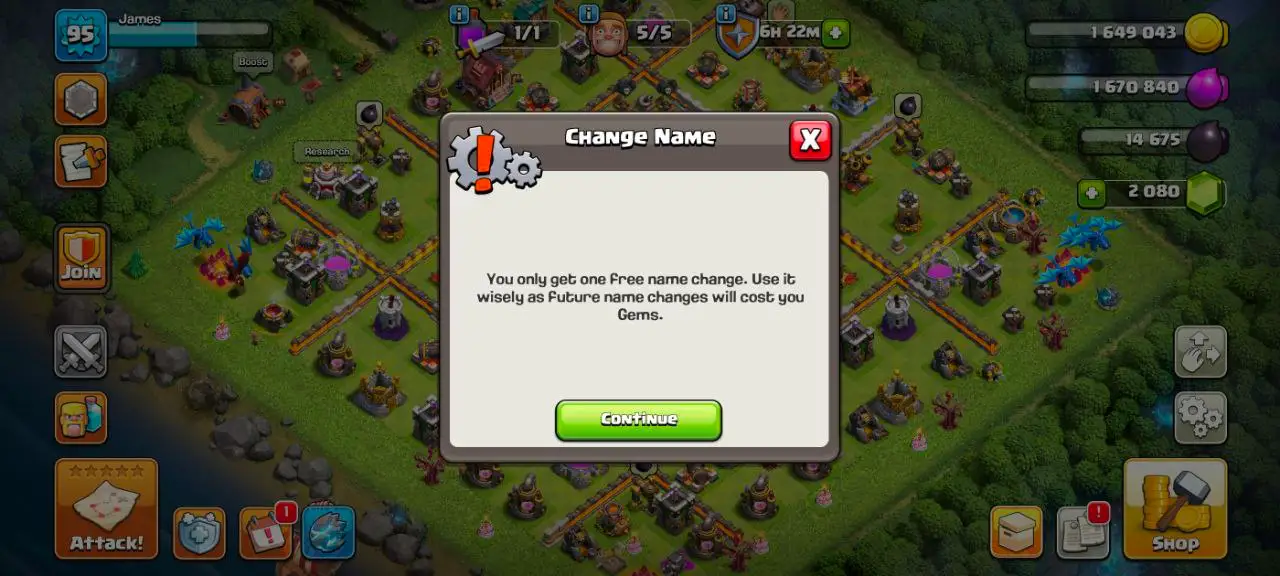The width and height of the screenshot is (1280, 576).
Task: Open the crossed swords battle log
Action: [81, 351]
